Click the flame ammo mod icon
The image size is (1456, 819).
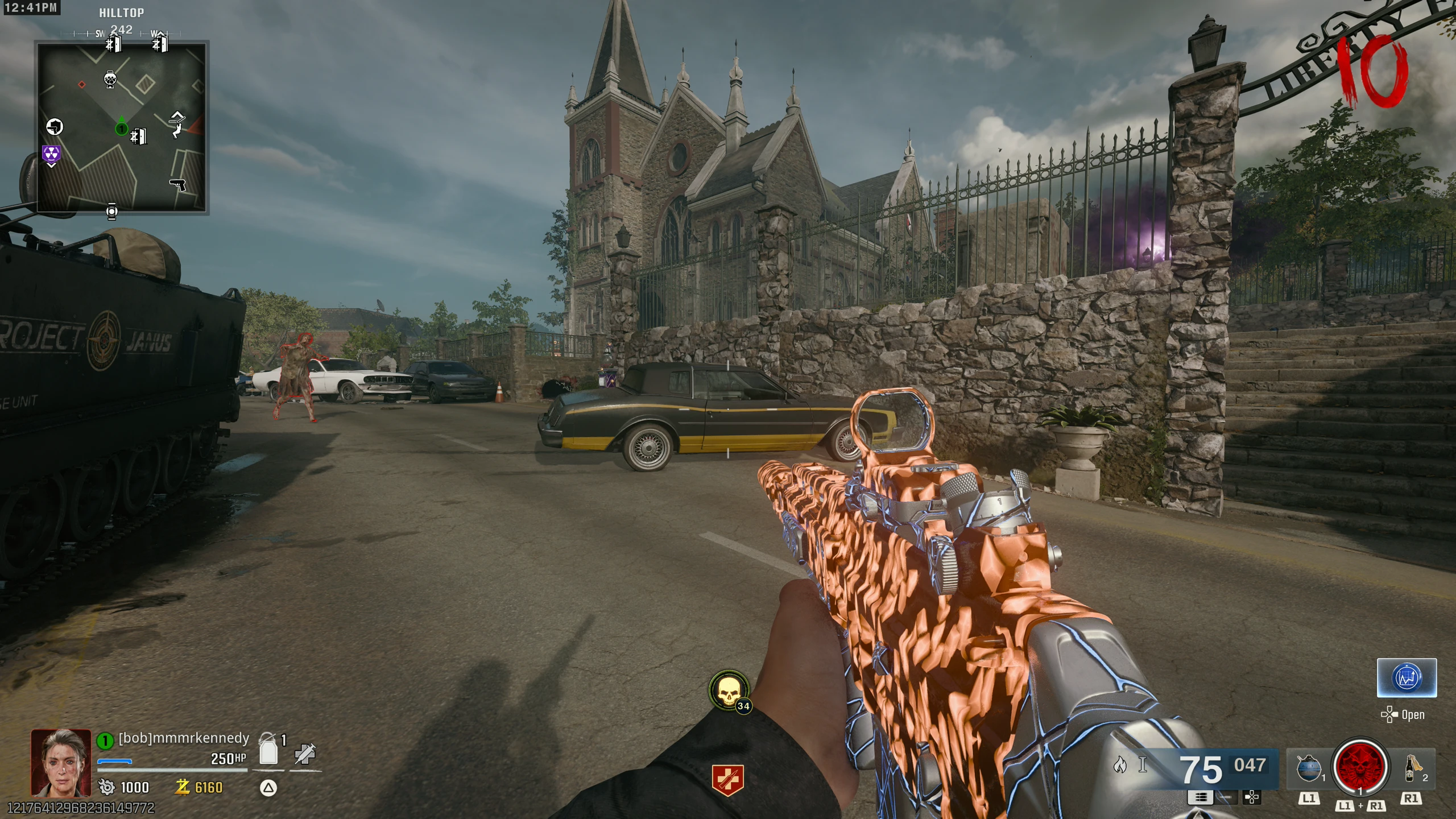coord(1120,765)
